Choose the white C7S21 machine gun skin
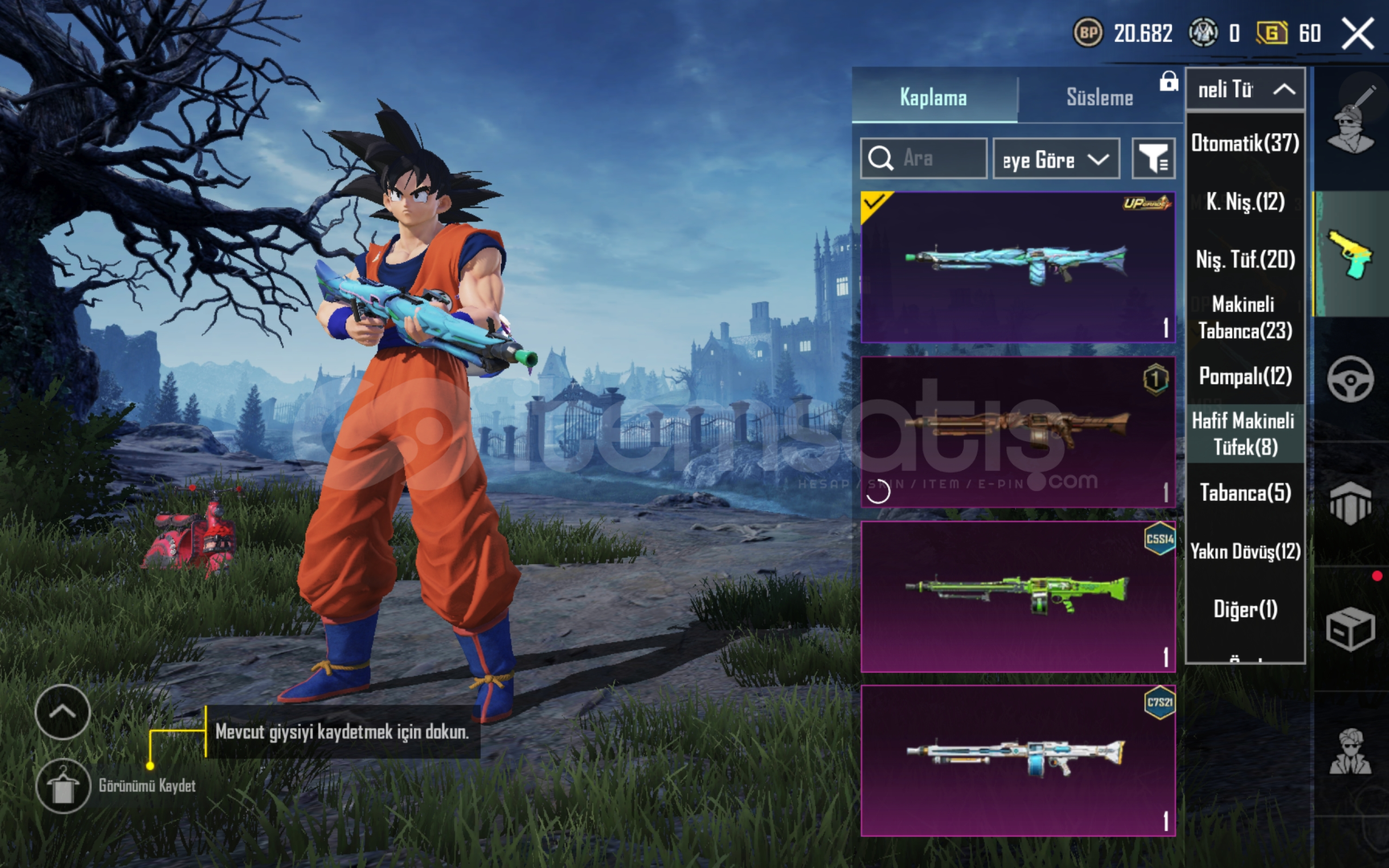The width and height of the screenshot is (1389, 868). pos(1018,760)
